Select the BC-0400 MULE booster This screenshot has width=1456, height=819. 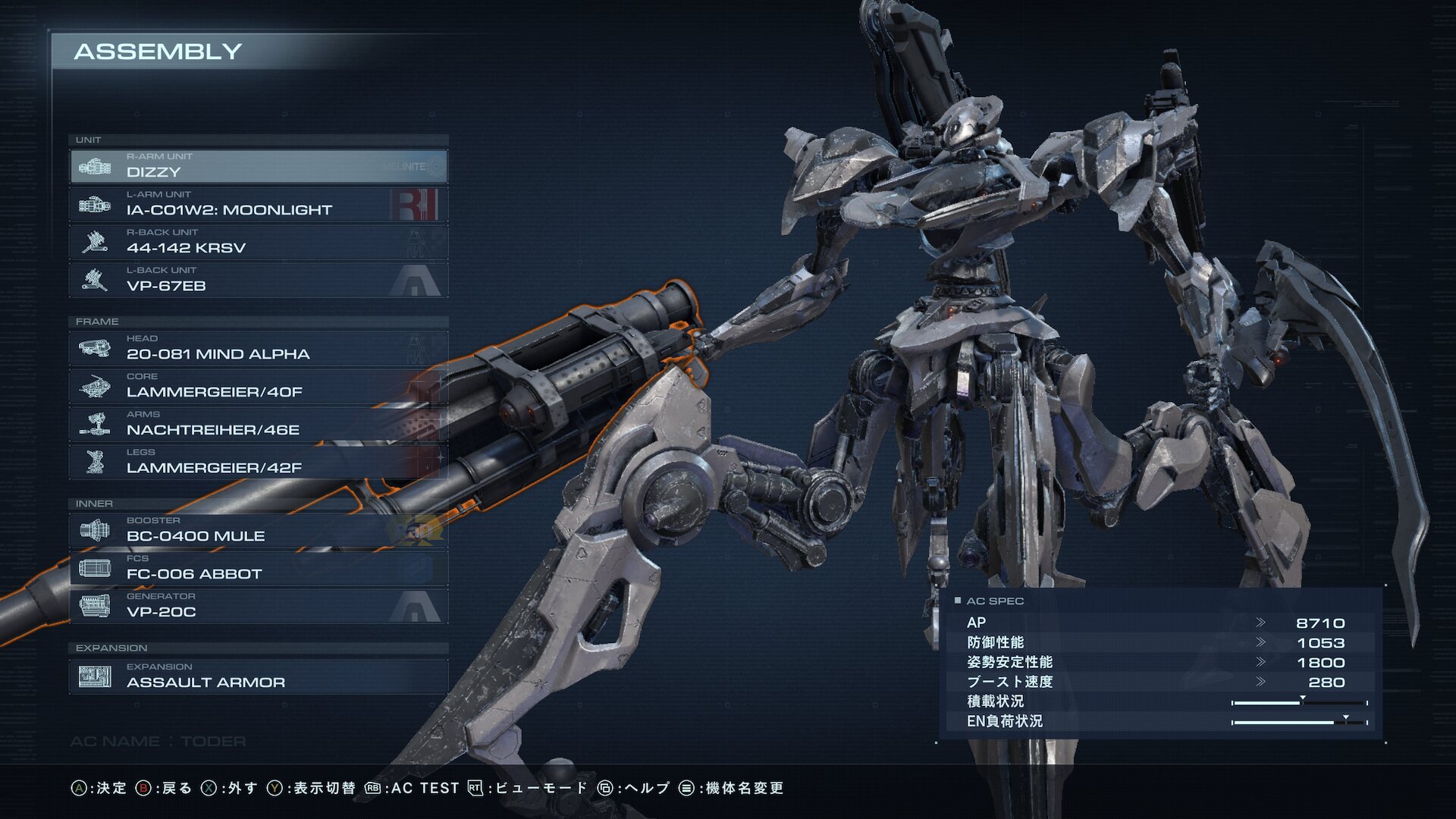point(258,530)
